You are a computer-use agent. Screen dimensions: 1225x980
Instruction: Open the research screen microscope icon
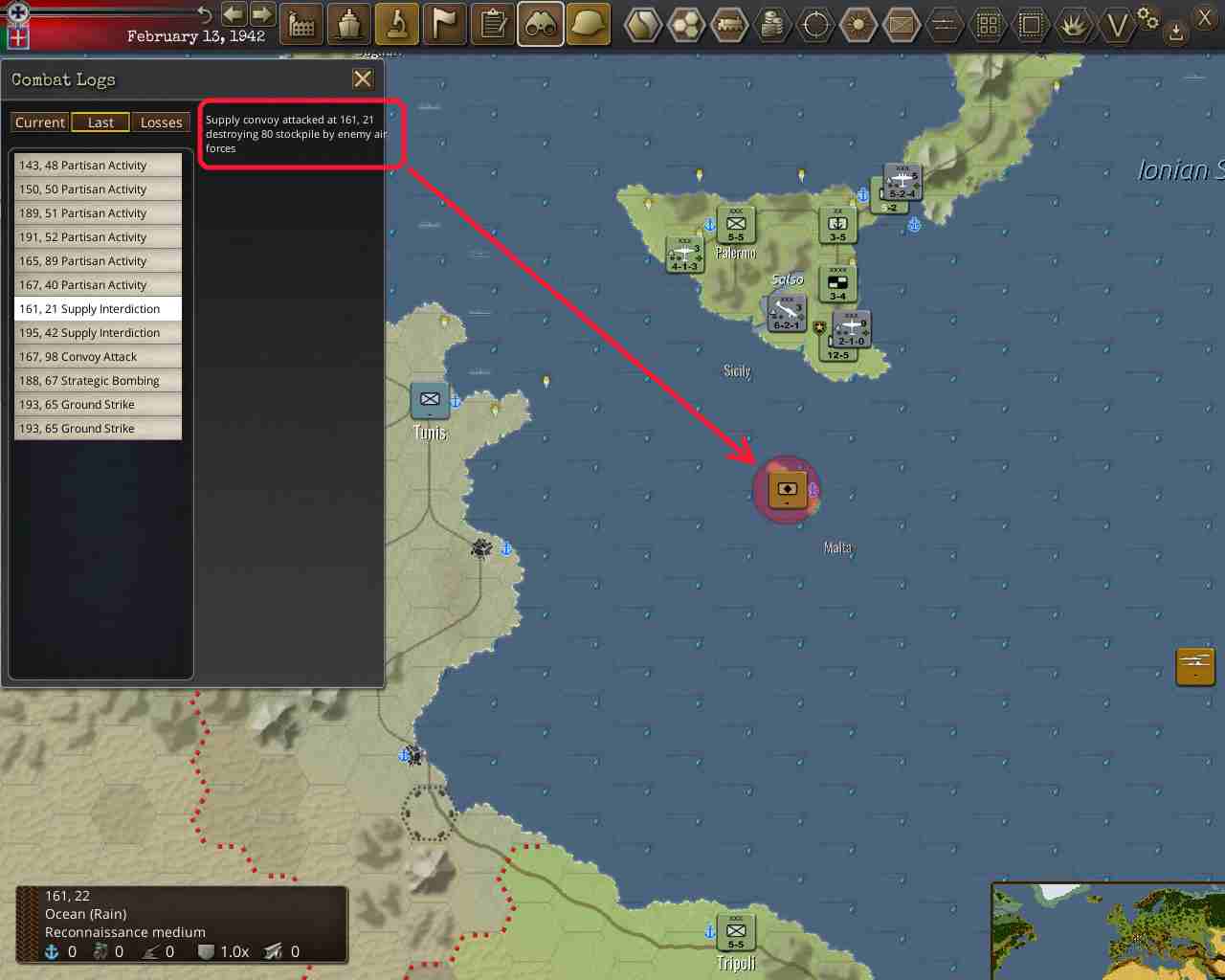397,25
